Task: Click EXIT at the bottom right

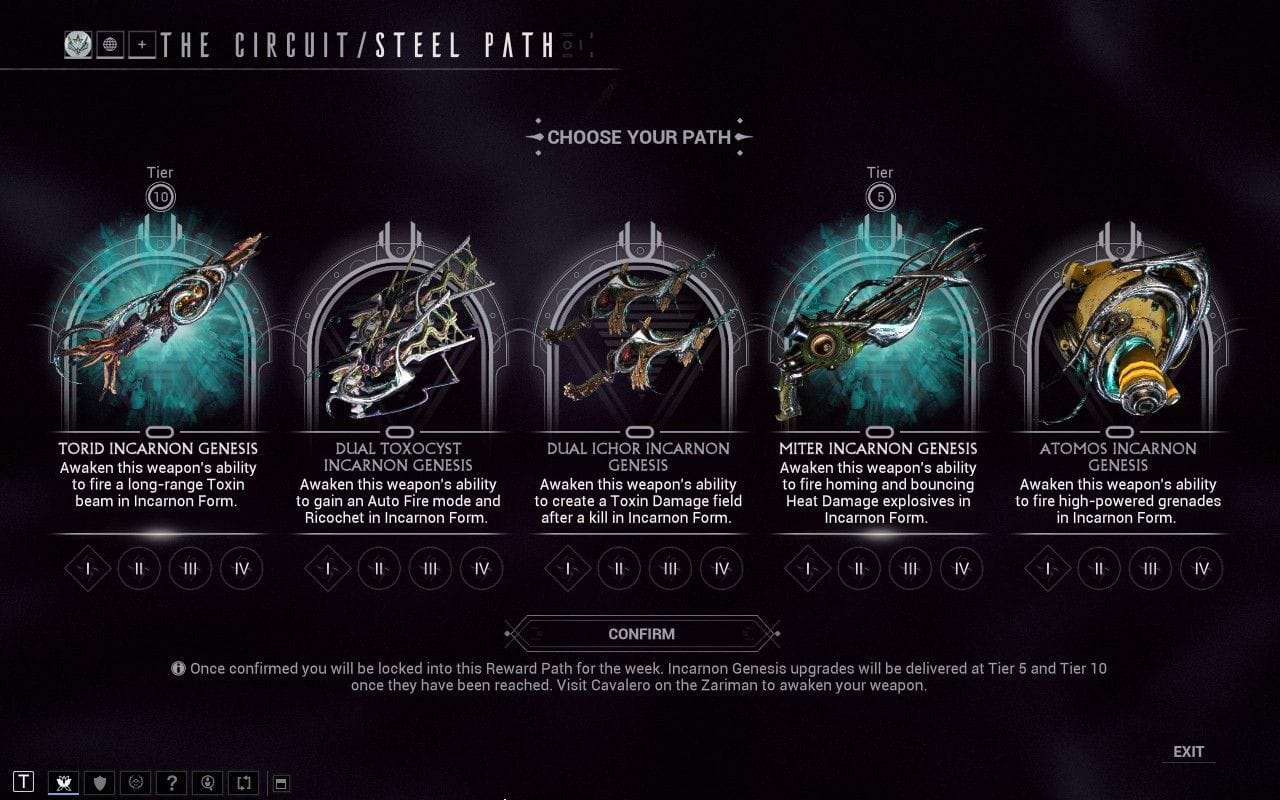Action: pyautogui.click(x=1190, y=750)
